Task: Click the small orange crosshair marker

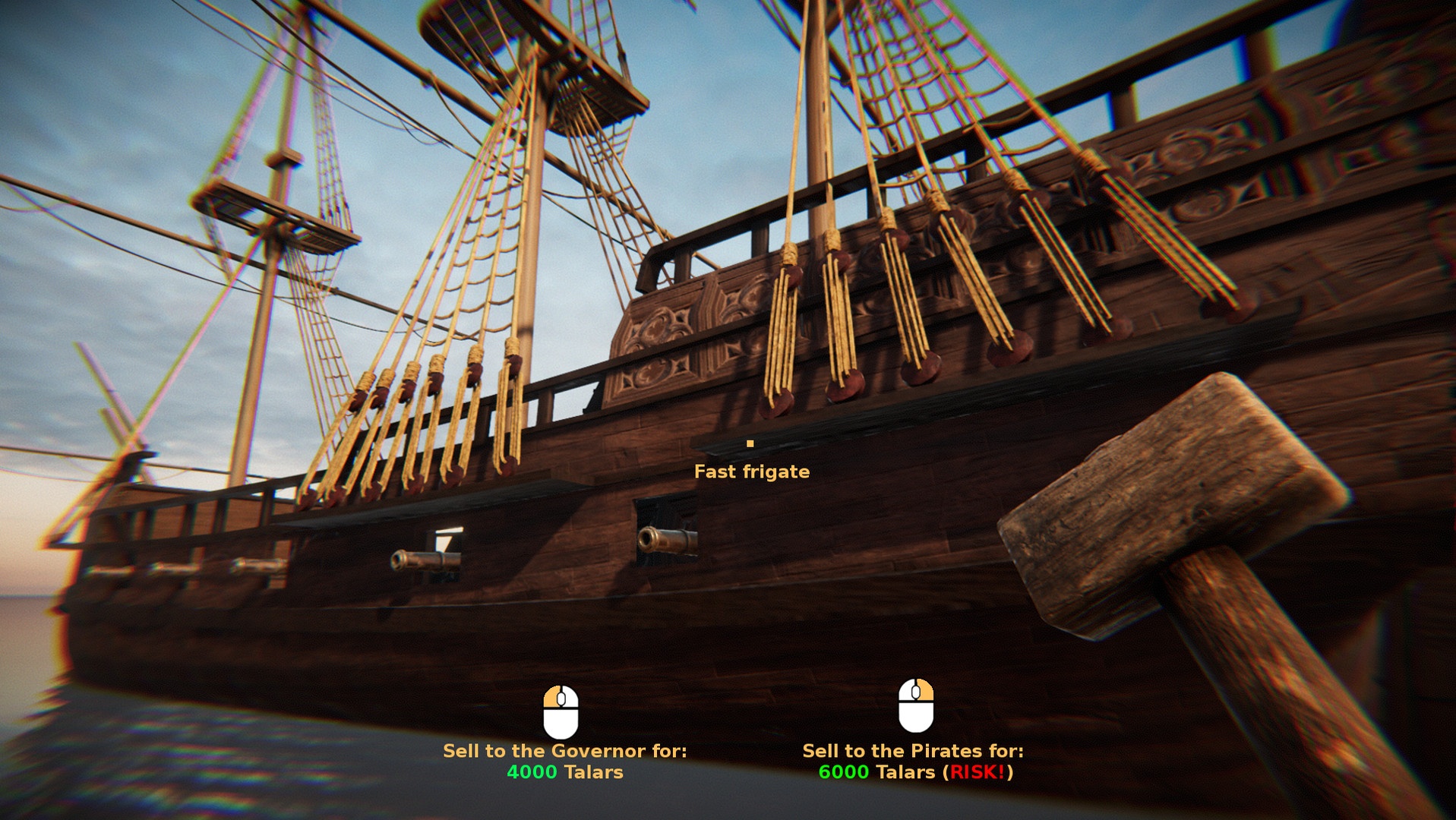Action: point(751,443)
